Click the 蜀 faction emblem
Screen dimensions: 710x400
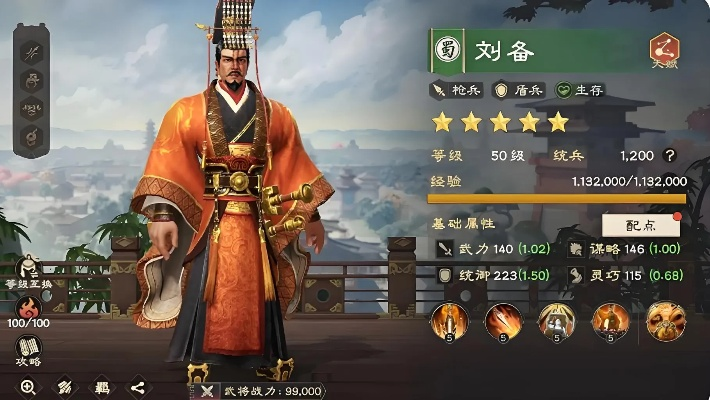pos(447,50)
